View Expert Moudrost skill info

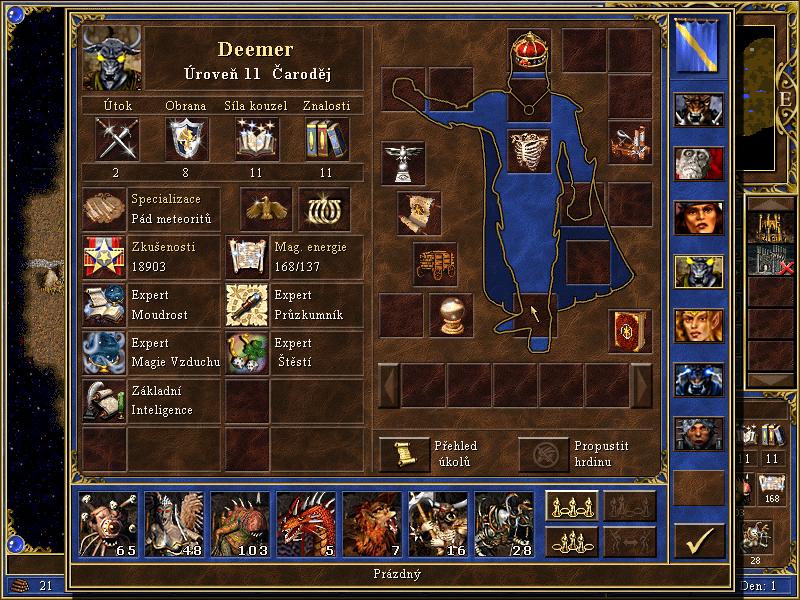click(x=104, y=305)
